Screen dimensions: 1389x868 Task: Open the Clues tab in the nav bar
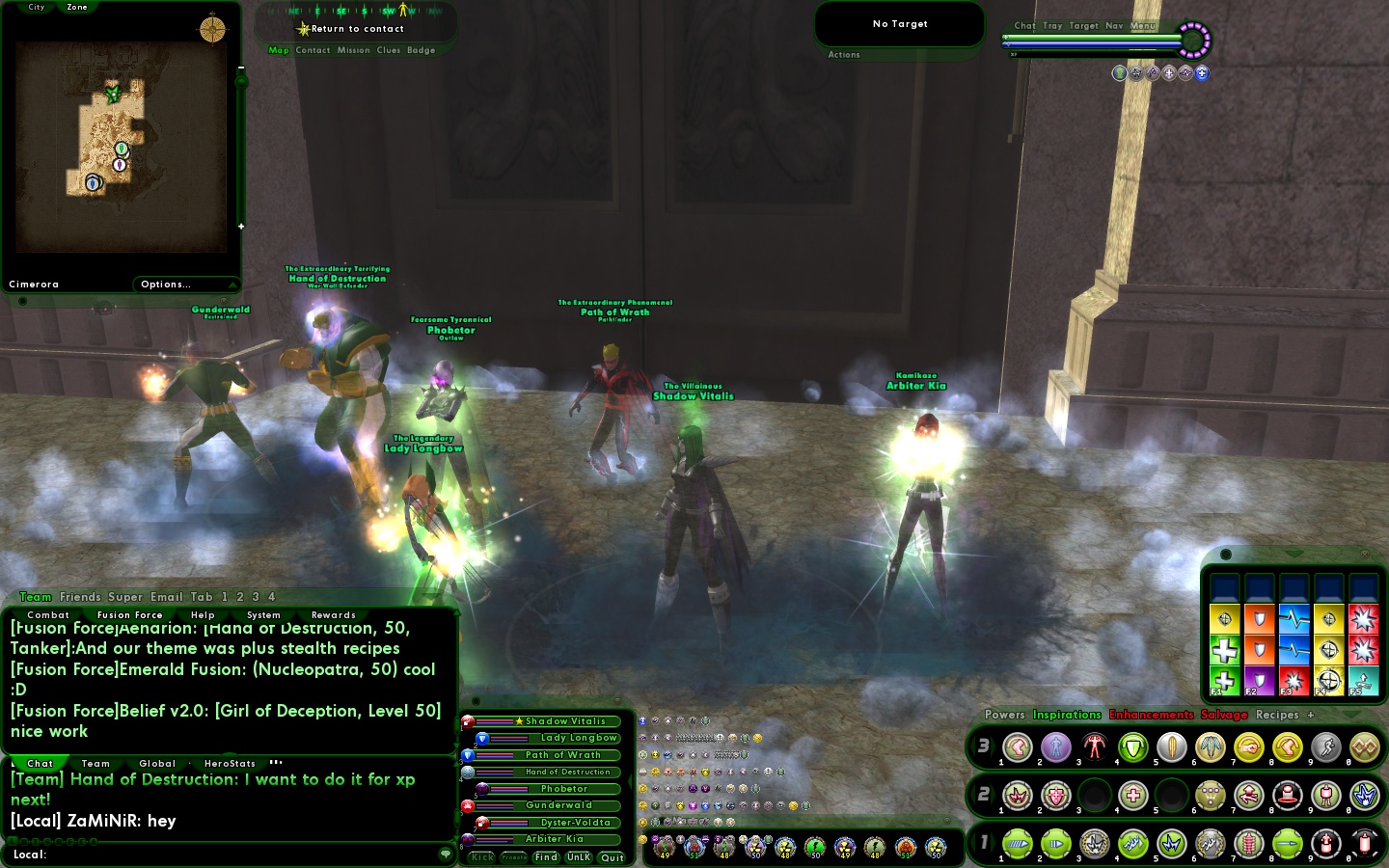point(389,50)
